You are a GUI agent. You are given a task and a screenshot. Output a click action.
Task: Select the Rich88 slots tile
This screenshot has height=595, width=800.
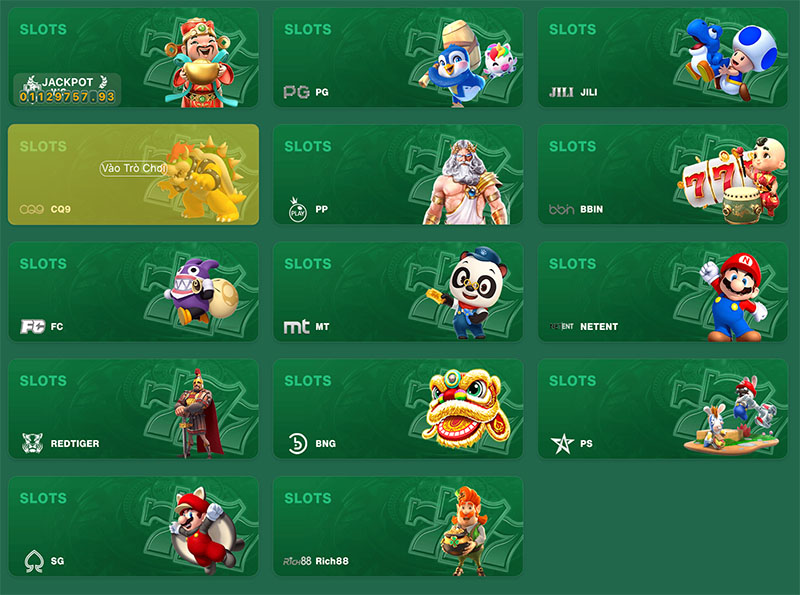pos(397,526)
